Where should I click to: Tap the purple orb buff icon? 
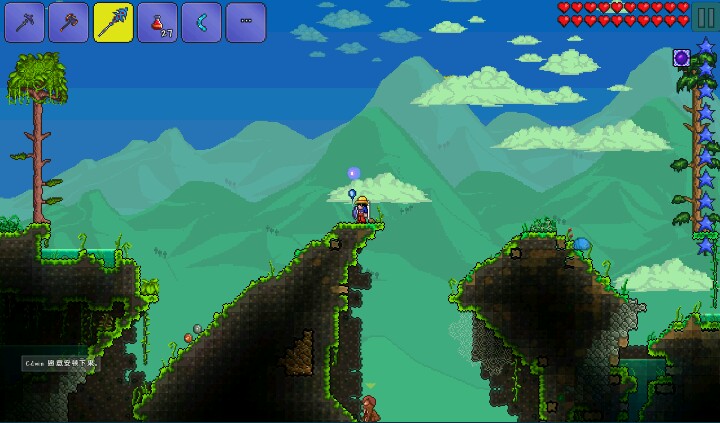(x=682, y=58)
